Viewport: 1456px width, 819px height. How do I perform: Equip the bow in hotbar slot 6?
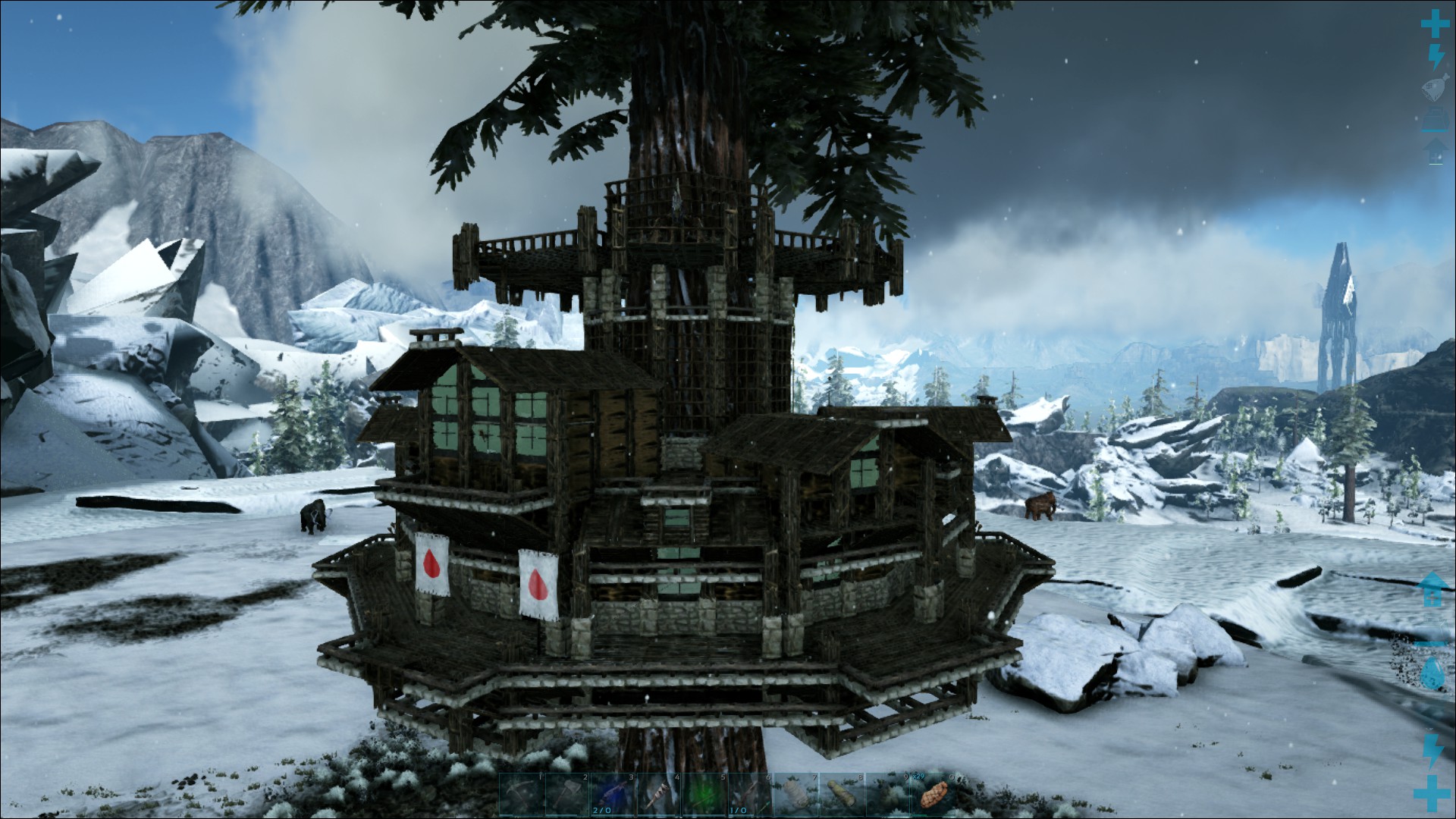tap(750, 794)
